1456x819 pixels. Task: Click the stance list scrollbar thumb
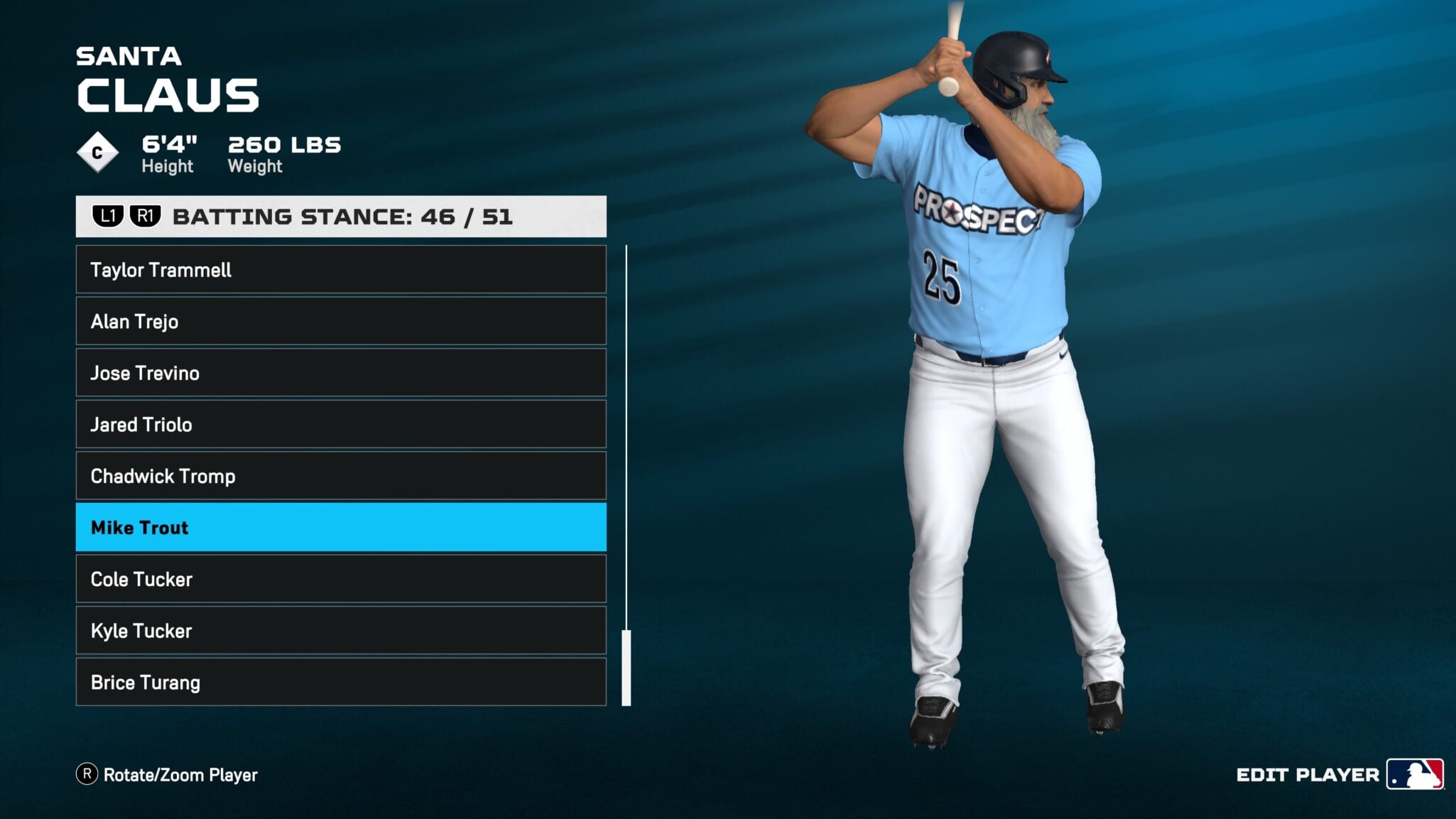click(626, 668)
